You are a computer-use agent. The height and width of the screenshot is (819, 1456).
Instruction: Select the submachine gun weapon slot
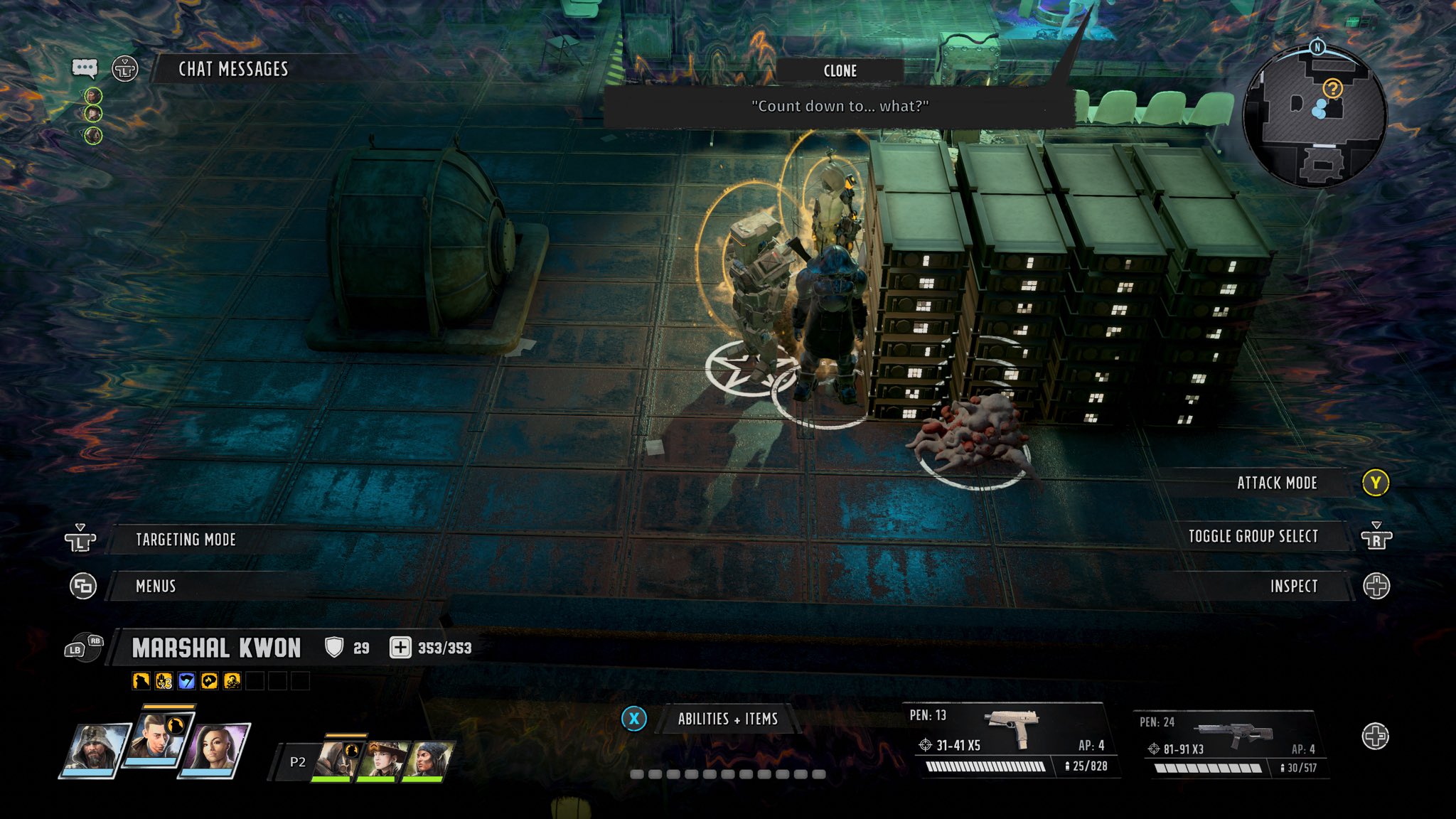tap(1012, 741)
